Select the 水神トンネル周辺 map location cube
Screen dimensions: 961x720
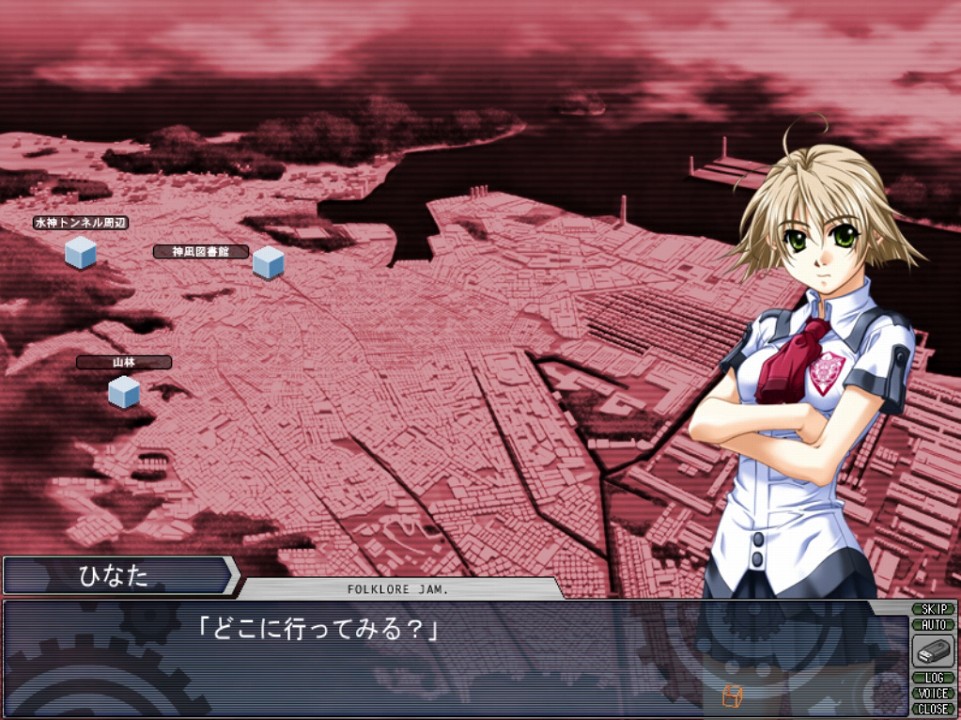tap(80, 252)
